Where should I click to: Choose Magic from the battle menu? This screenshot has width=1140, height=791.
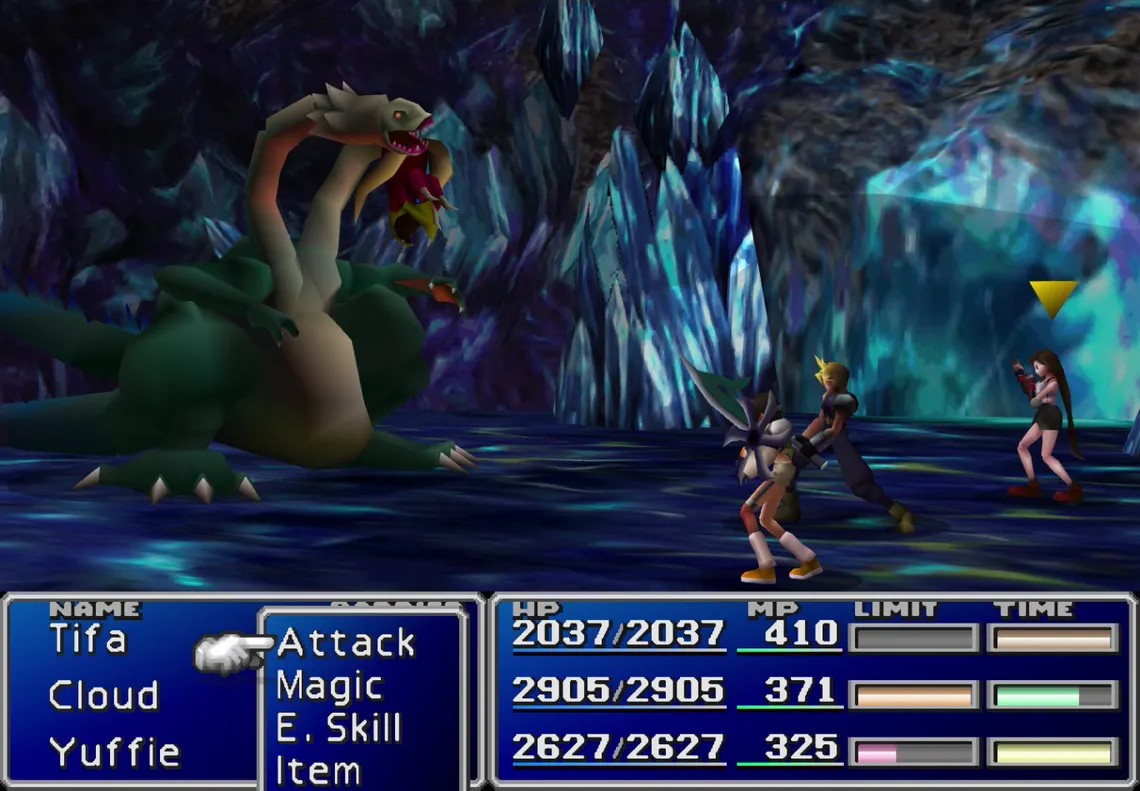tap(329, 687)
